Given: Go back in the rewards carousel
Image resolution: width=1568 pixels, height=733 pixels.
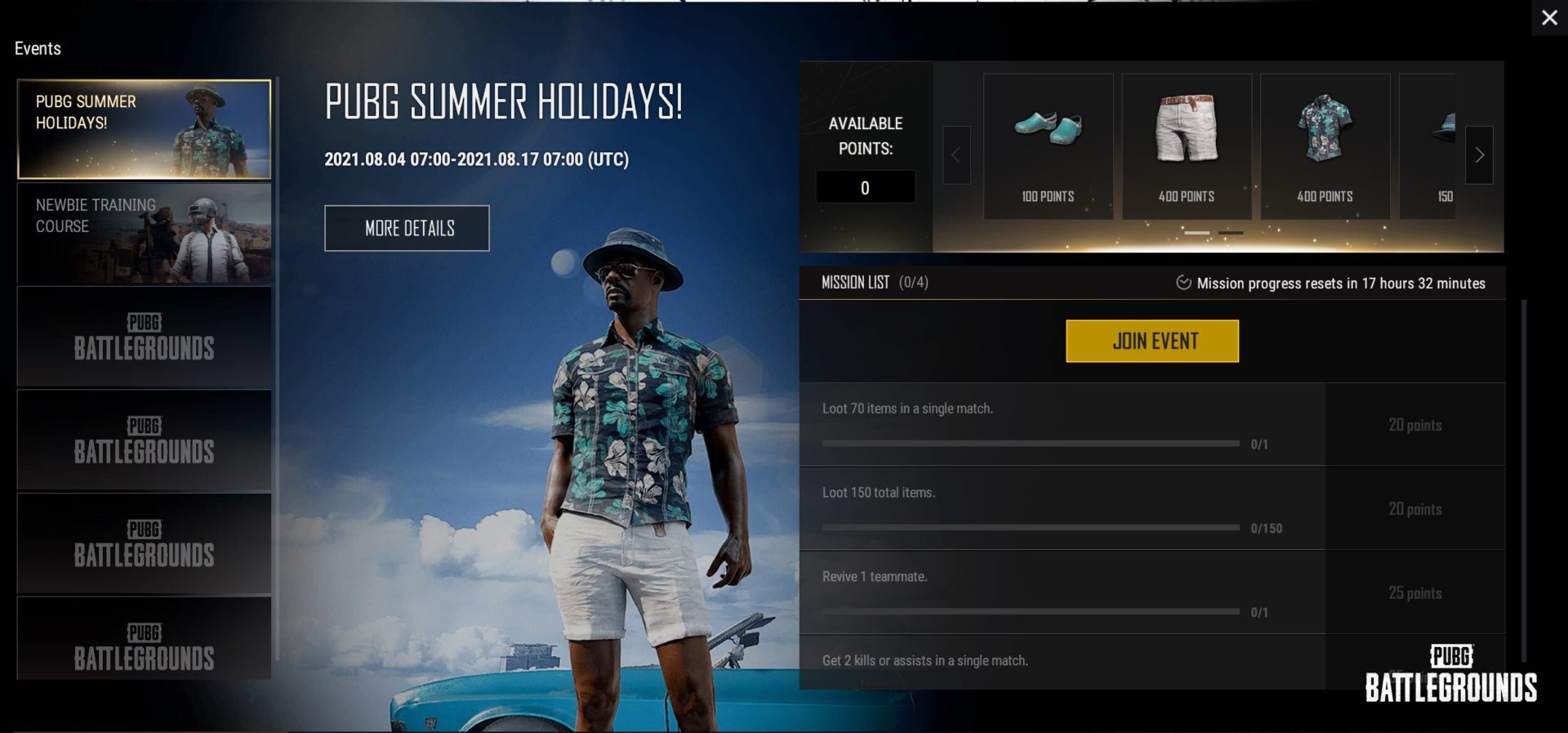Looking at the screenshot, I should coord(956,157).
